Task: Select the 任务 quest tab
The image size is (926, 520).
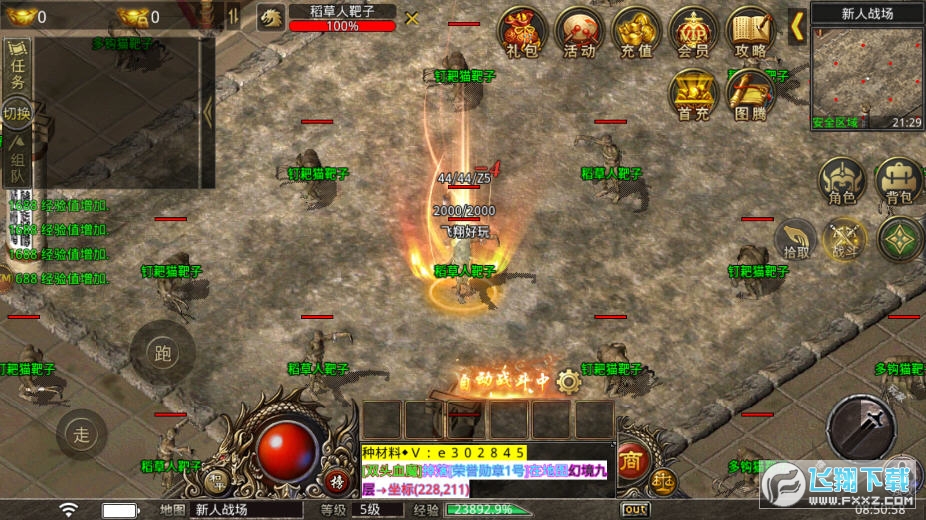Action: point(18,70)
